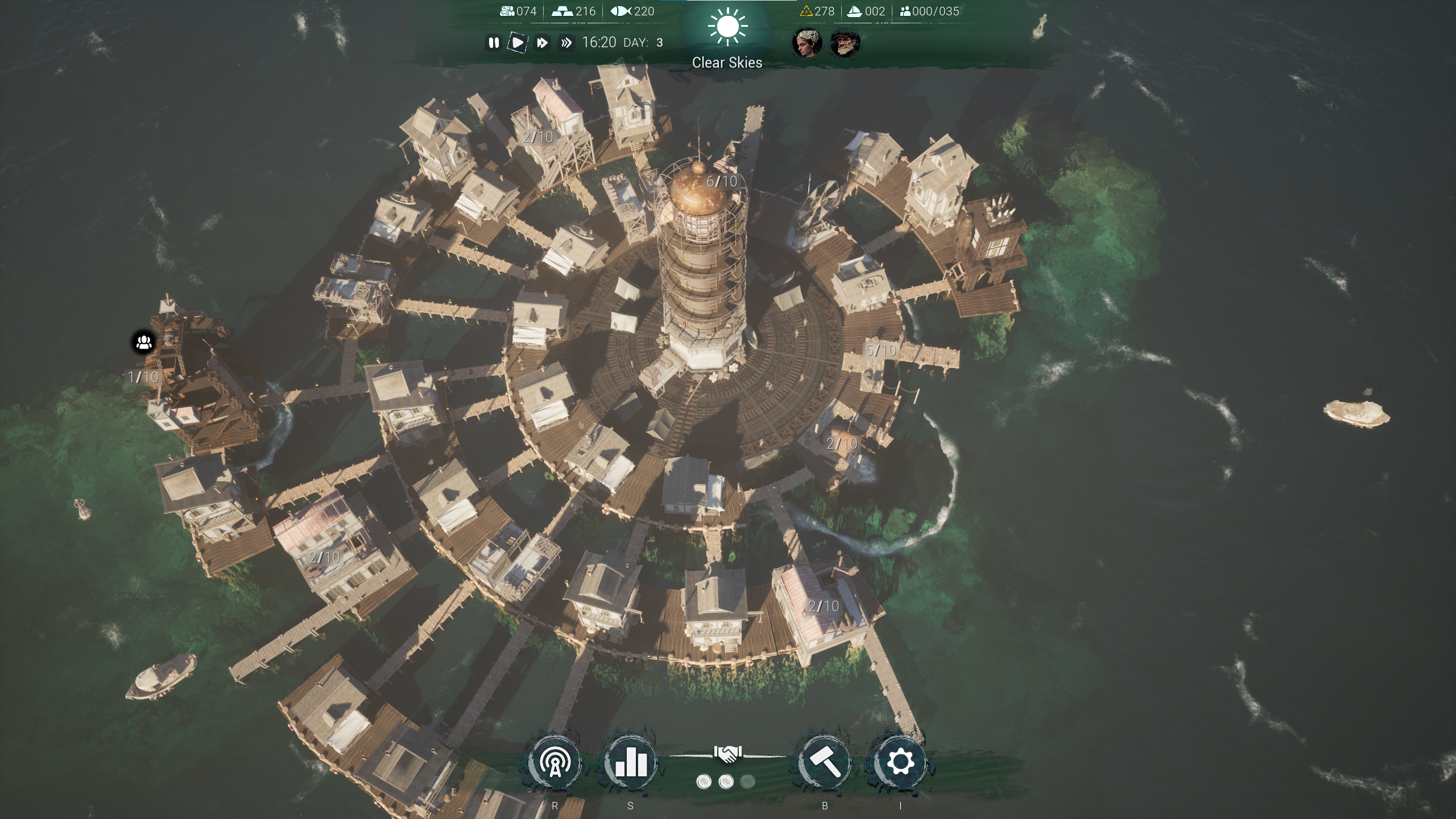Click the boat icon showing 002
The height and width of the screenshot is (819, 1456).
[x=854, y=10]
